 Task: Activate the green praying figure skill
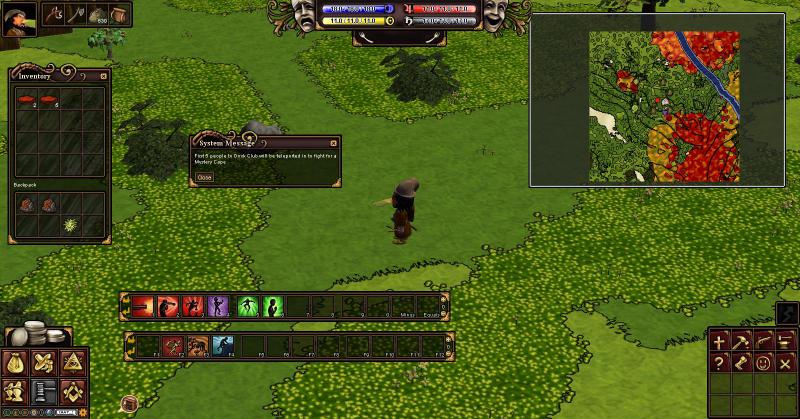pyautogui.click(x=272, y=306)
